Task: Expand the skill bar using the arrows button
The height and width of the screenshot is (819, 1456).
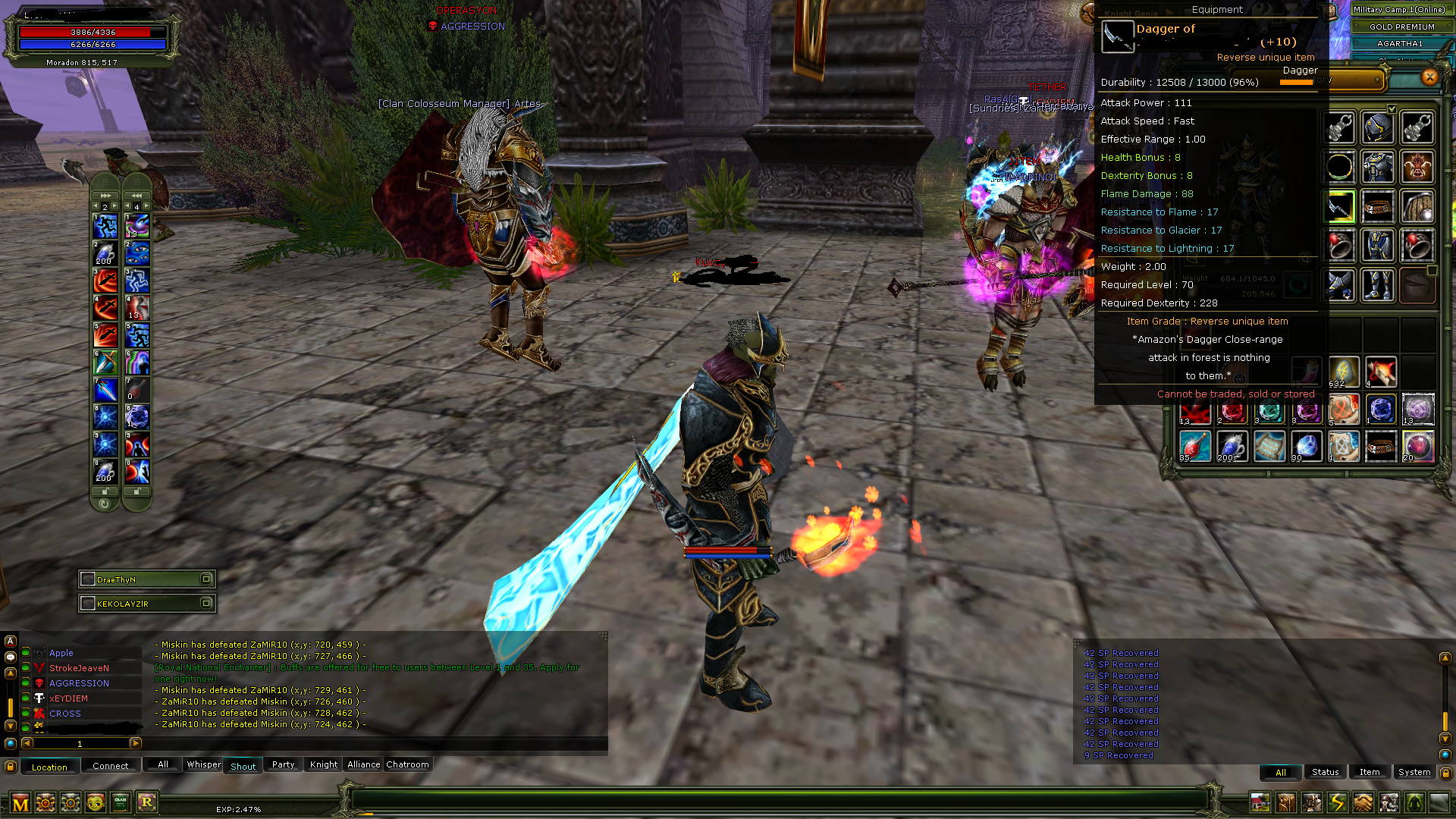Action: 105,195
